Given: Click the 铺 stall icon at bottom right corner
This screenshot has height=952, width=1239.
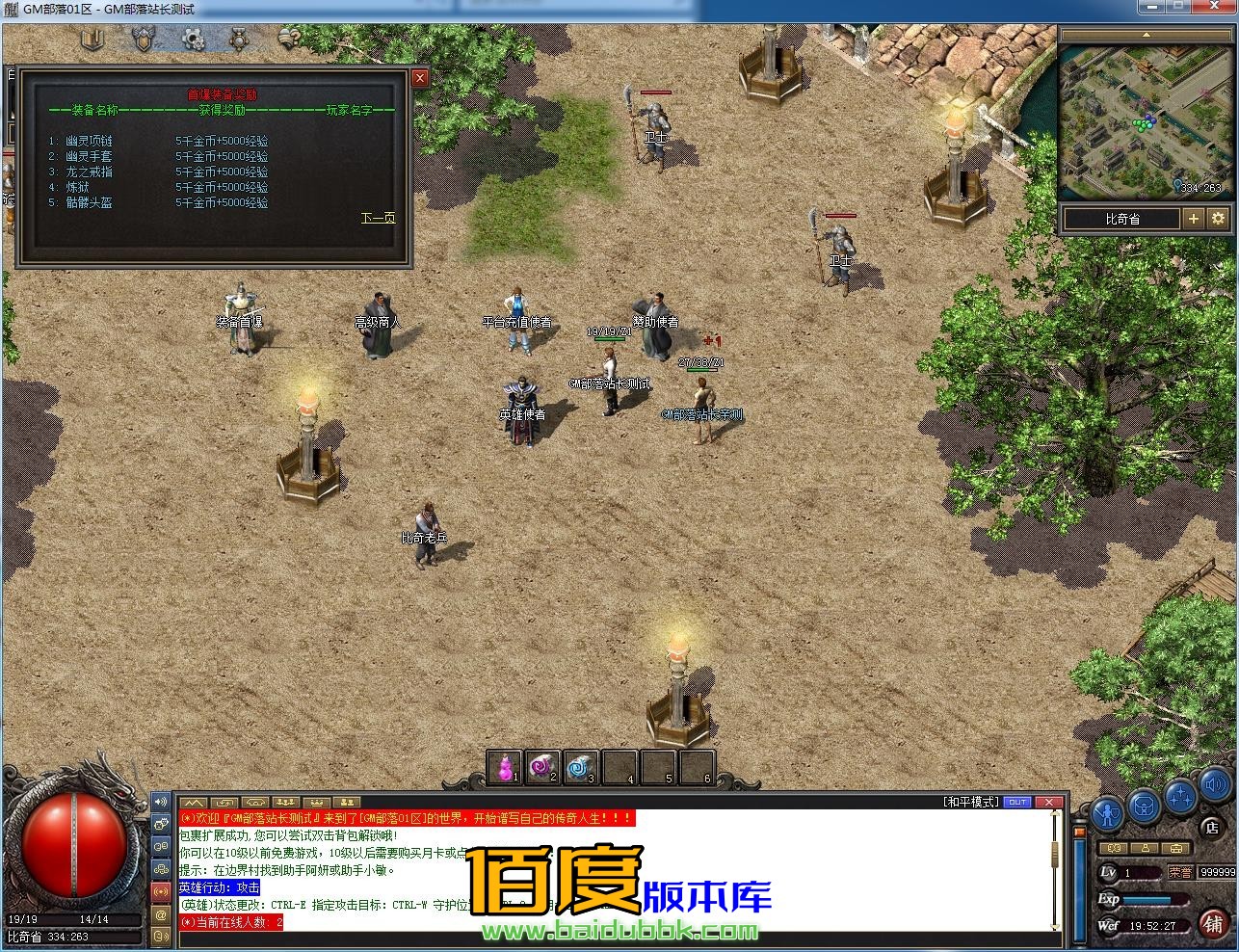Looking at the screenshot, I should pyautogui.click(x=1211, y=923).
